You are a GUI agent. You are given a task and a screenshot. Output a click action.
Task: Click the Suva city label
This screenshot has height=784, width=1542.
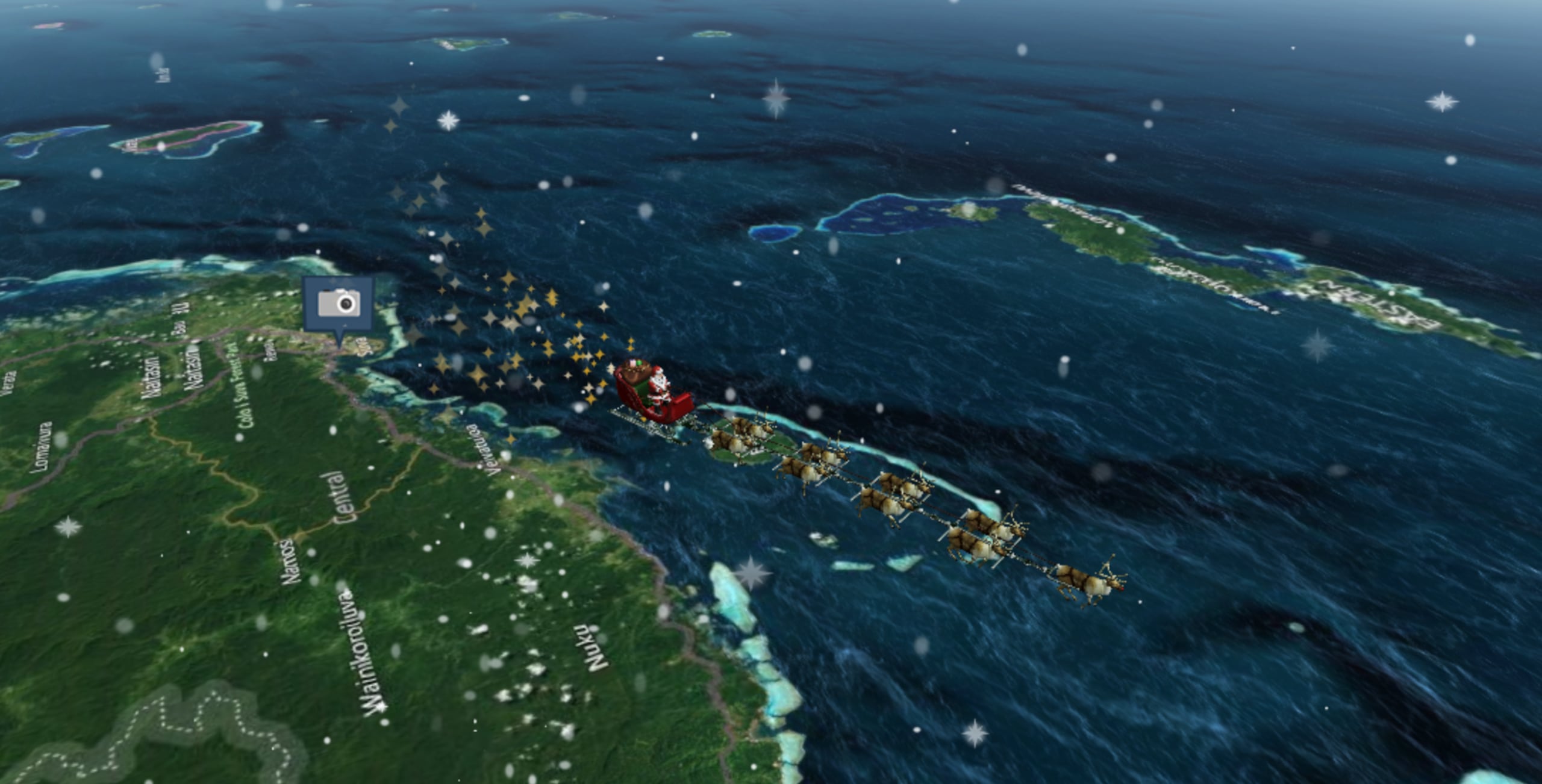(x=362, y=347)
